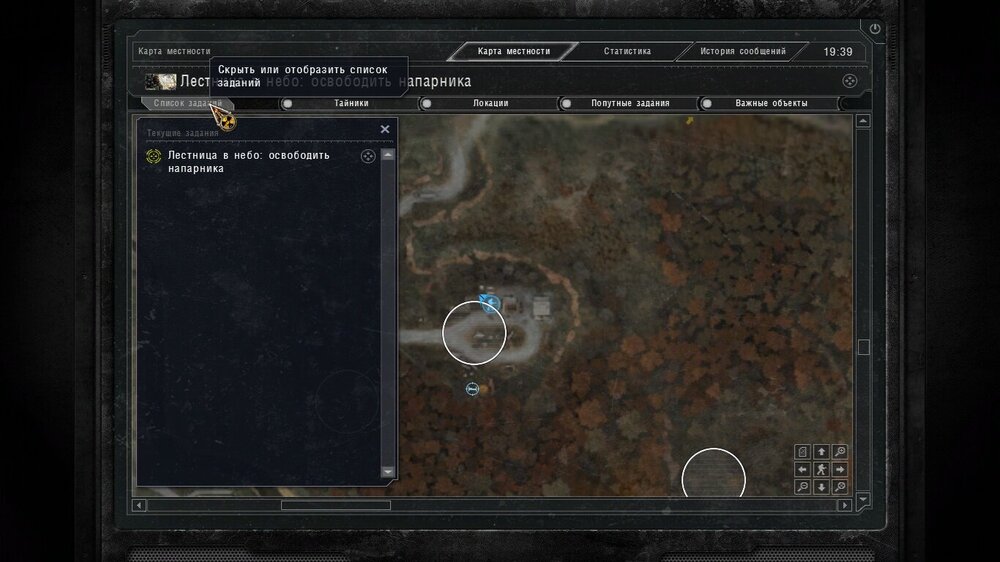Viewport: 1000px width, 562px height.
Task: Pan the map up with the arrow button
Action: pyautogui.click(x=821, y=452)
